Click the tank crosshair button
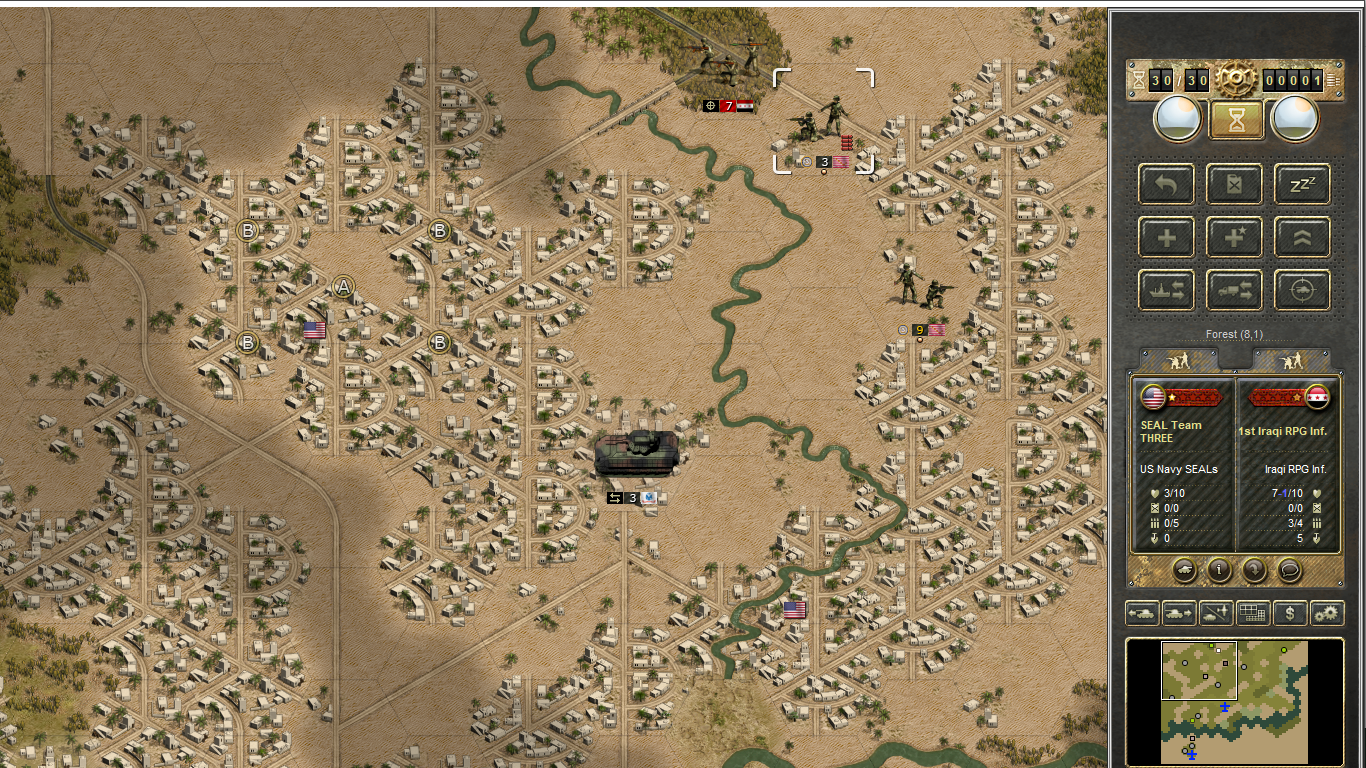Viewport: 1366px width, 768px height. click(1301, 290)
